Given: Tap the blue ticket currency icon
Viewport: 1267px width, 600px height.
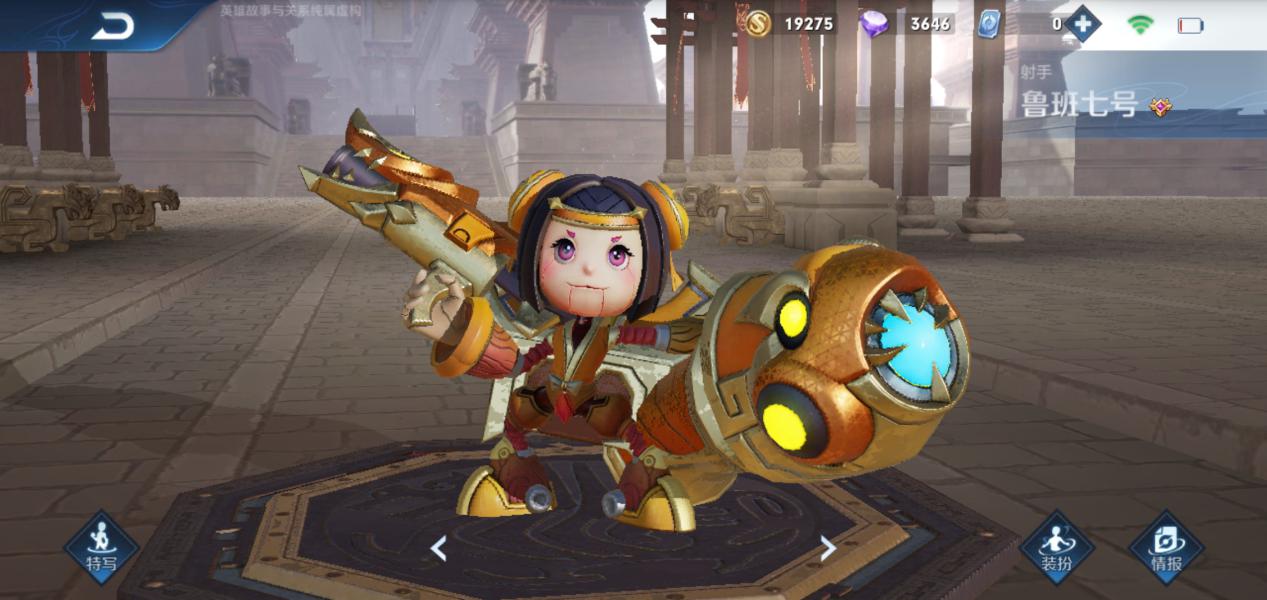Looking at the screenshot, I should (989, 24).
